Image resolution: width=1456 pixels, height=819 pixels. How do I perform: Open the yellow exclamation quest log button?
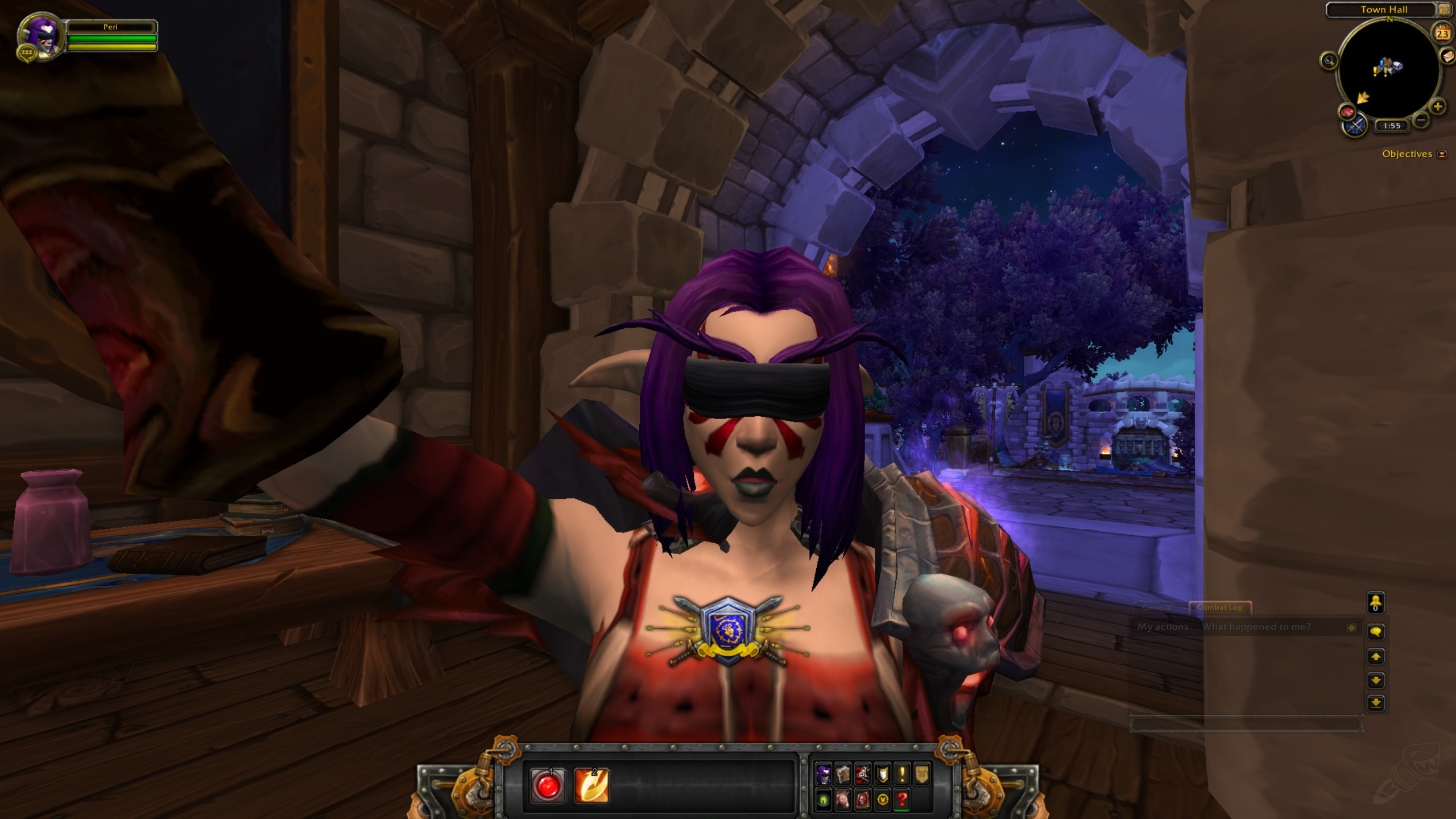click(902, 774)
